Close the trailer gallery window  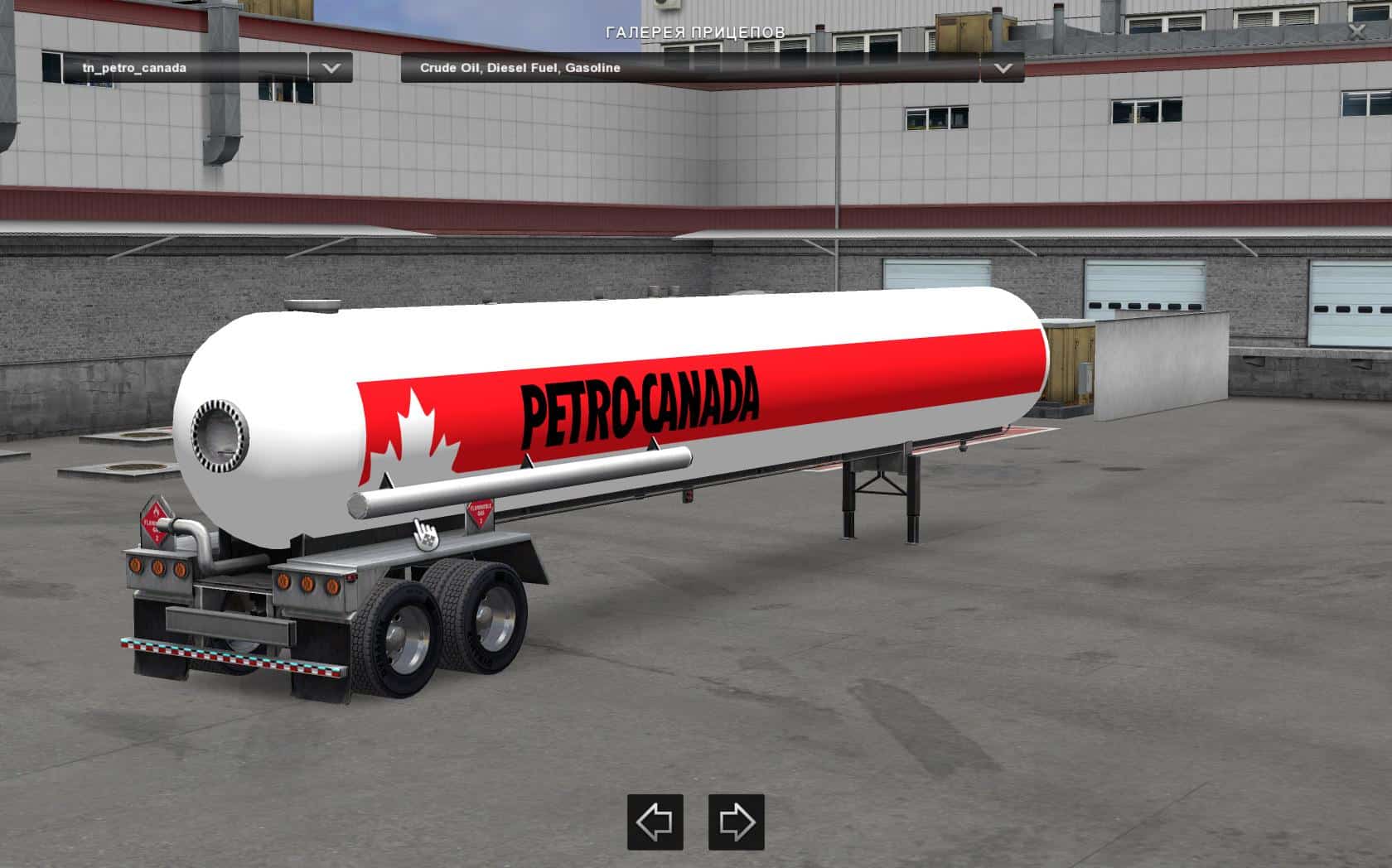tap(1356, 31)
